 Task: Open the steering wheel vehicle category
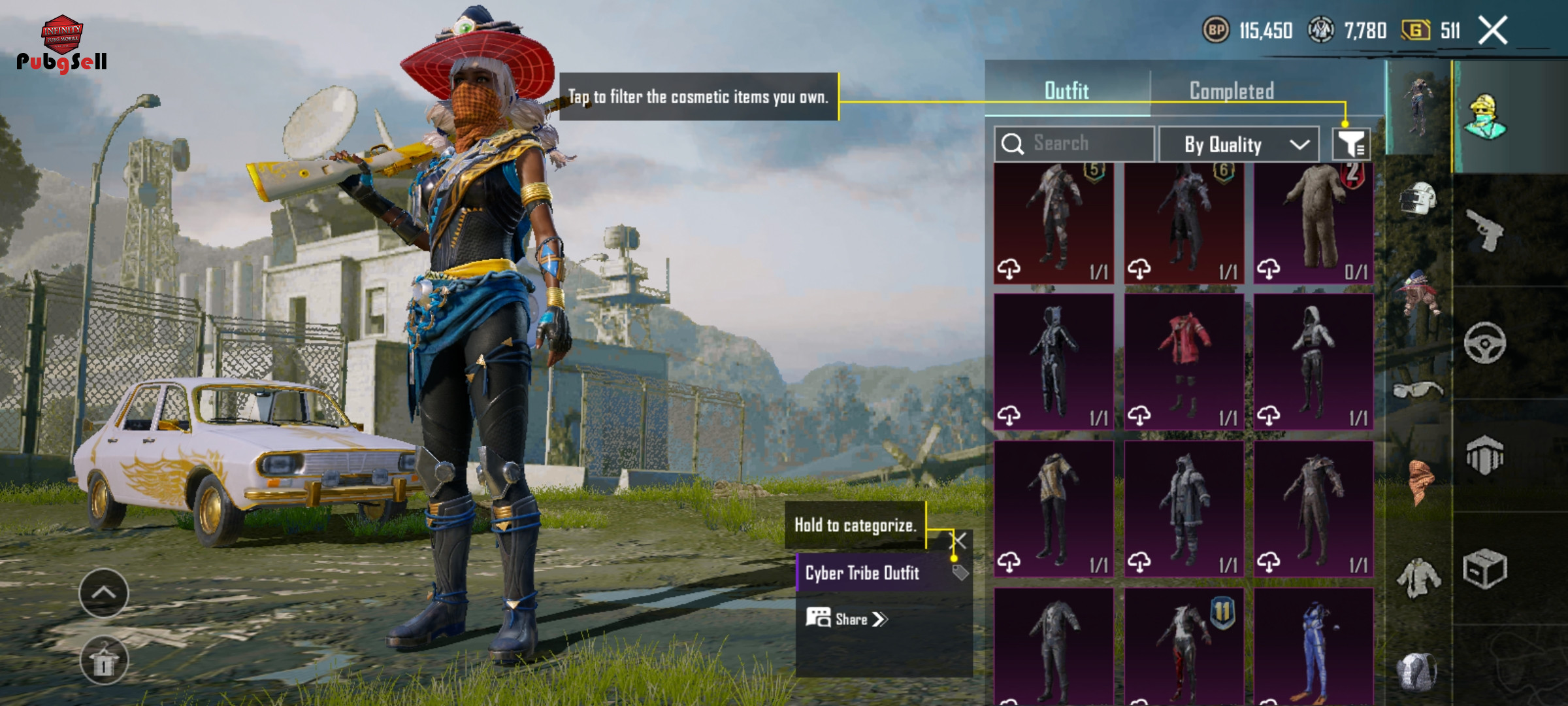pos(1484,343)
